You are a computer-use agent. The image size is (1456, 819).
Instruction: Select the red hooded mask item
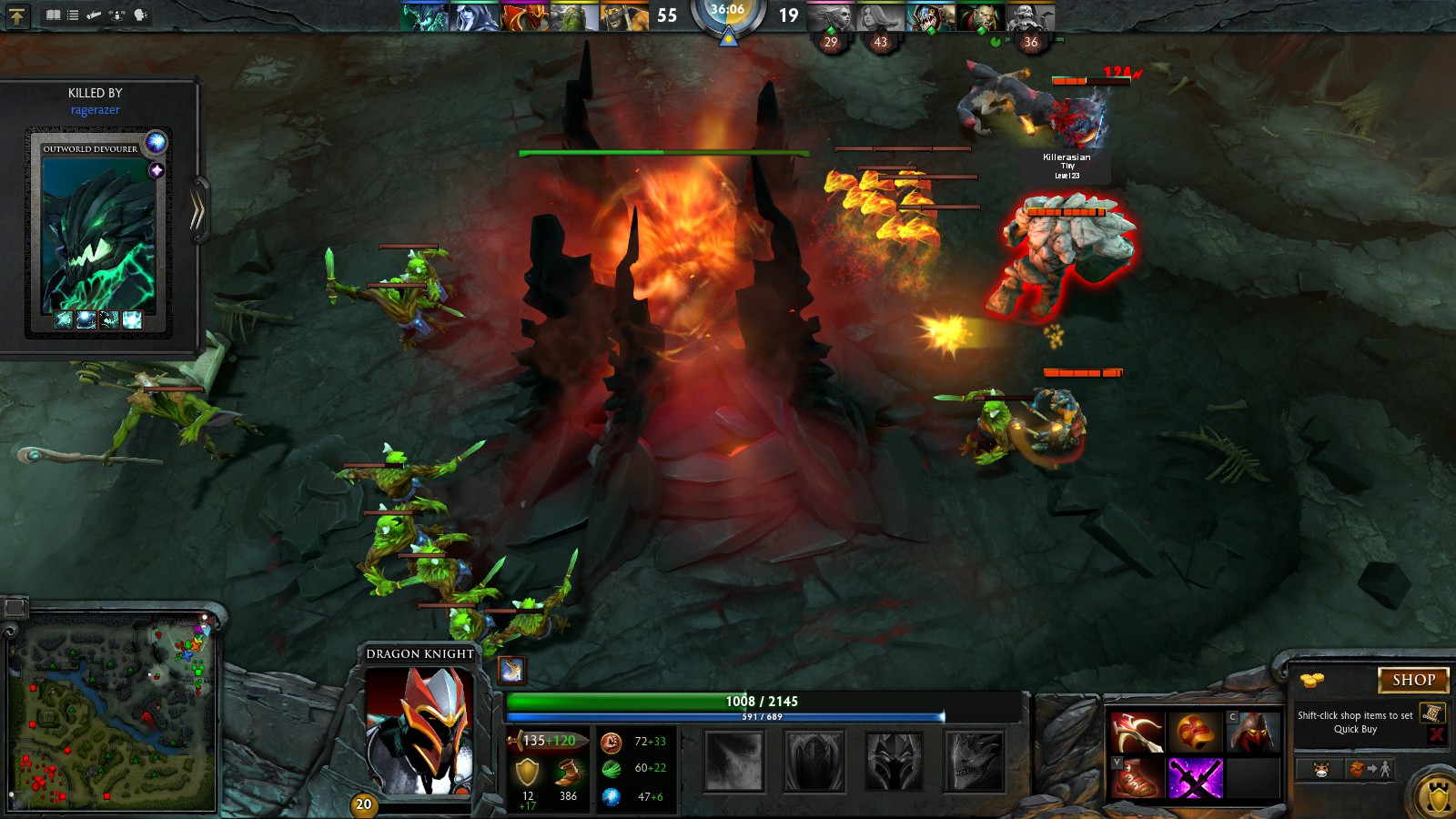click(1254, 733)
